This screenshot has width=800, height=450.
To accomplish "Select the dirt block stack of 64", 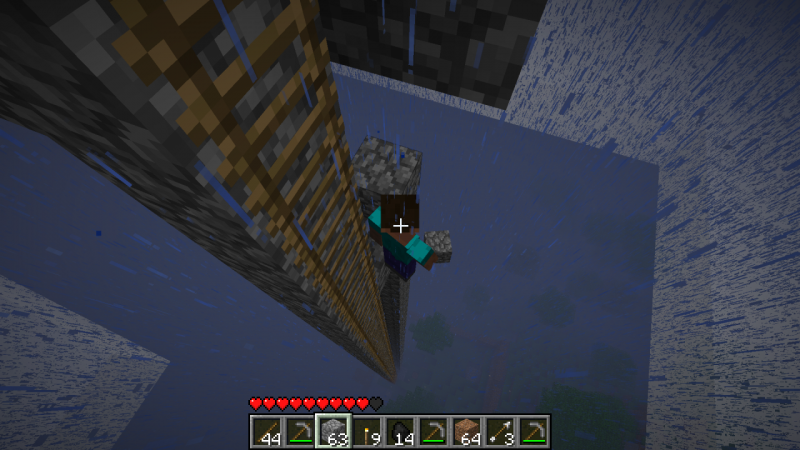I will point(467,431).
